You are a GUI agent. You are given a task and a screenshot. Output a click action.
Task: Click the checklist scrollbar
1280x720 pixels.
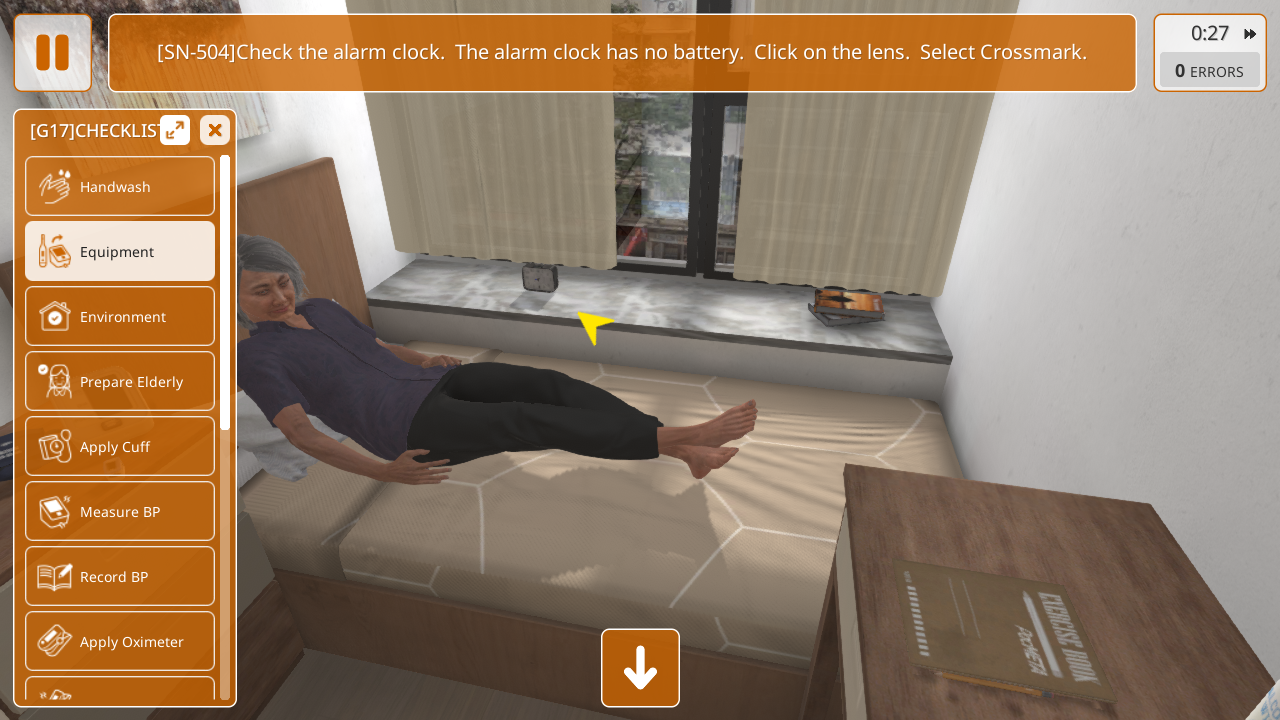(225, 292)
